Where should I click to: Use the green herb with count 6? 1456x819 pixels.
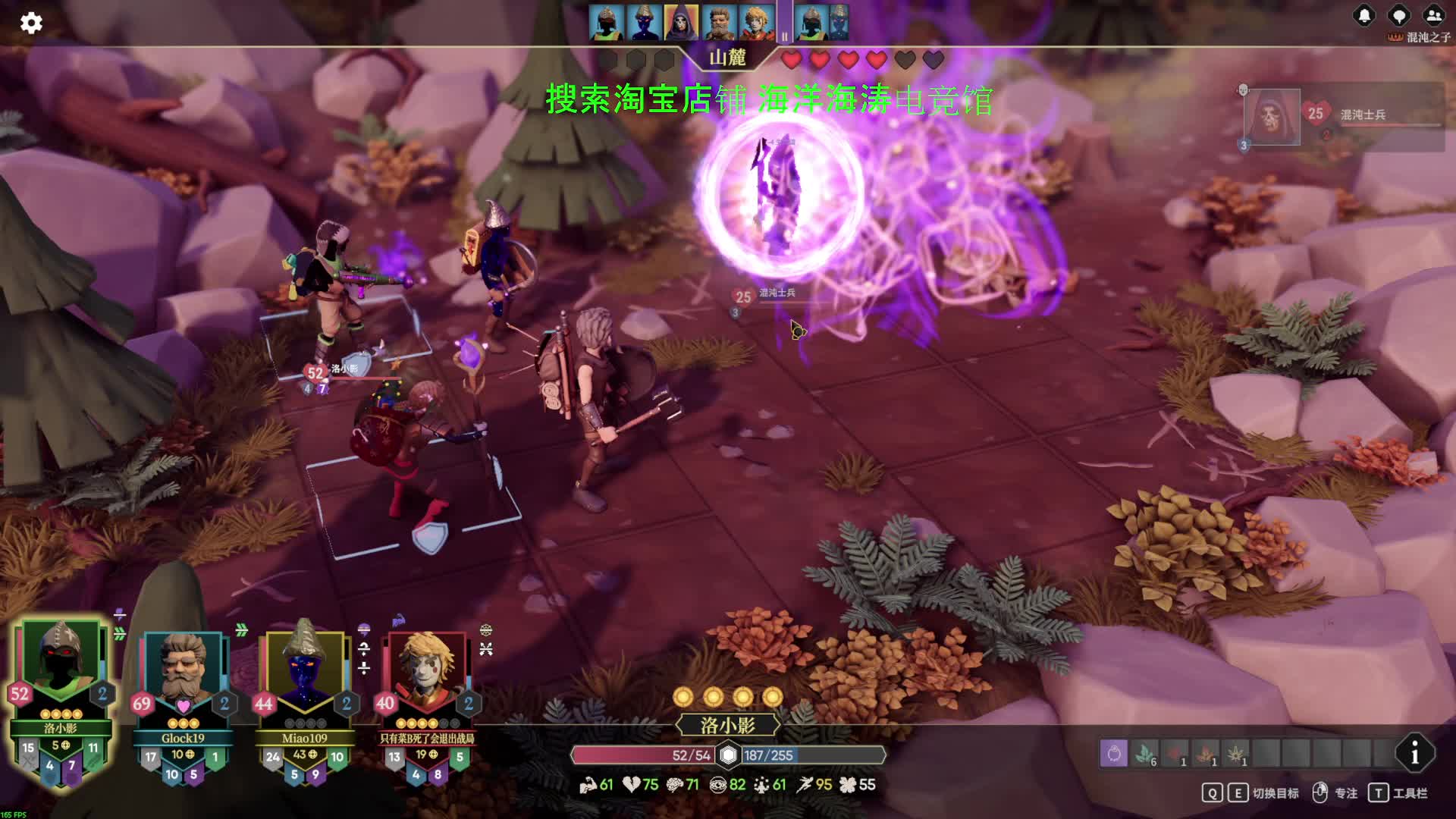[x=1145, y=754]
